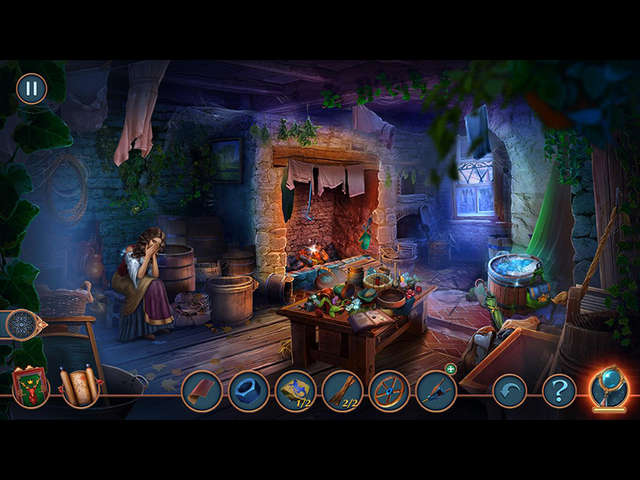Pause the game with the pause button
640x480 pixels.
(31, 88)
